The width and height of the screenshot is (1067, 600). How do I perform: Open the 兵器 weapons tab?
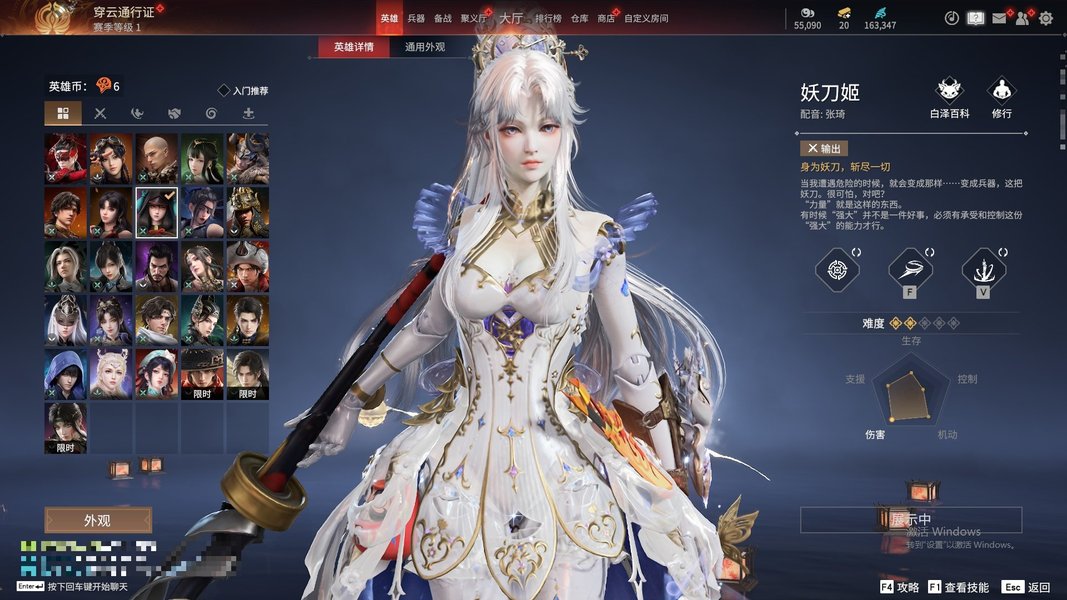coord(416,18)
